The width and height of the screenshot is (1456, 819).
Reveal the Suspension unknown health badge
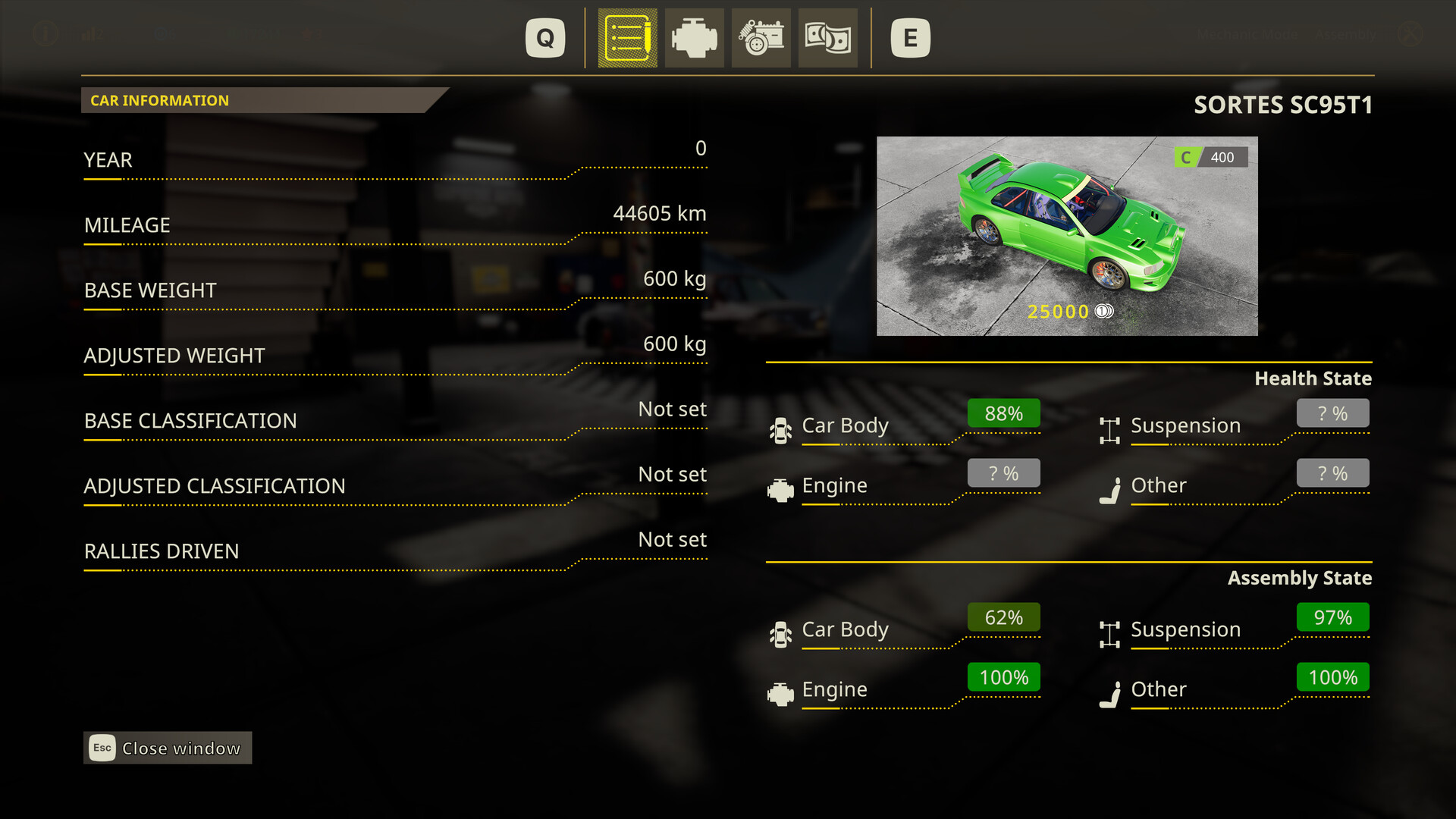[x=1332, y=413]
